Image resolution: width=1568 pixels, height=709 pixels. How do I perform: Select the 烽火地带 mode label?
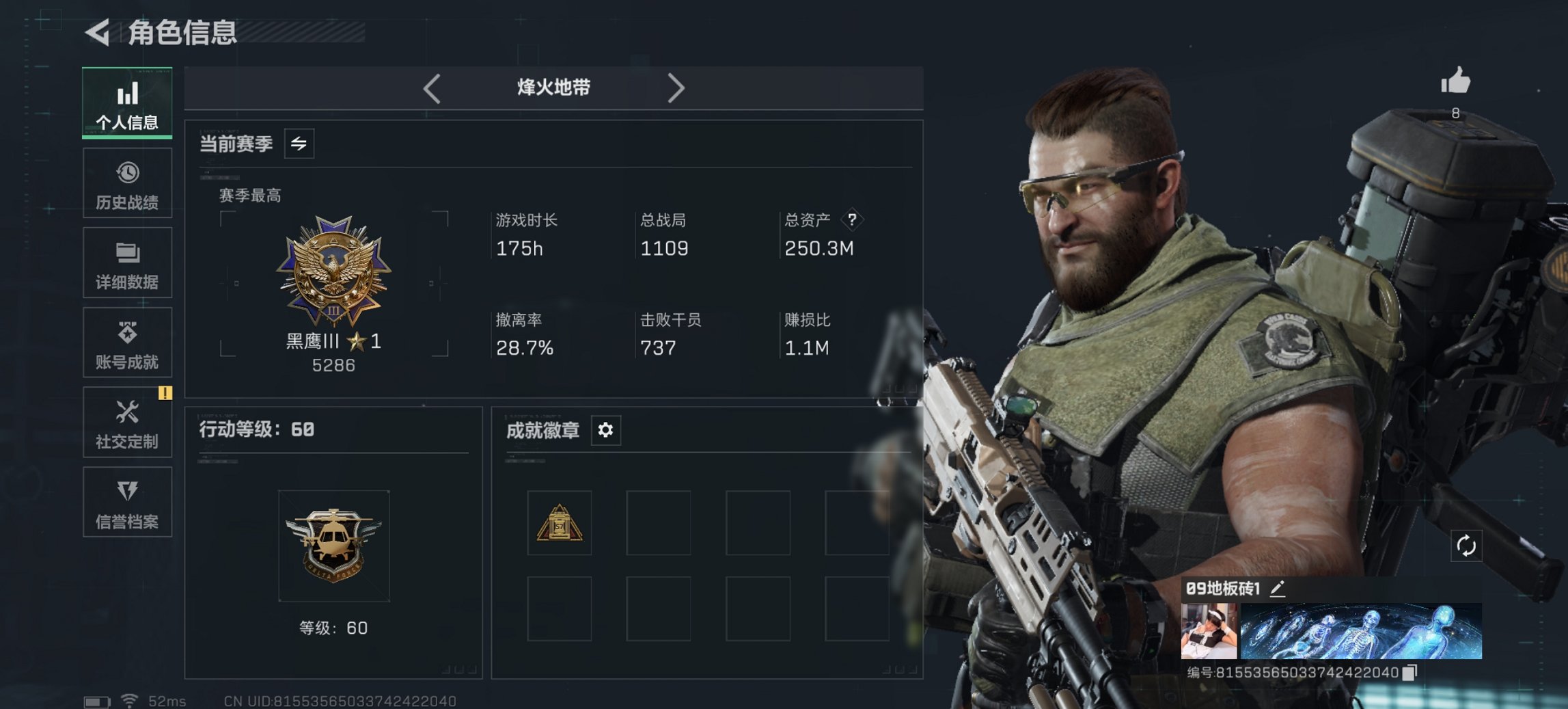[553, 88]
